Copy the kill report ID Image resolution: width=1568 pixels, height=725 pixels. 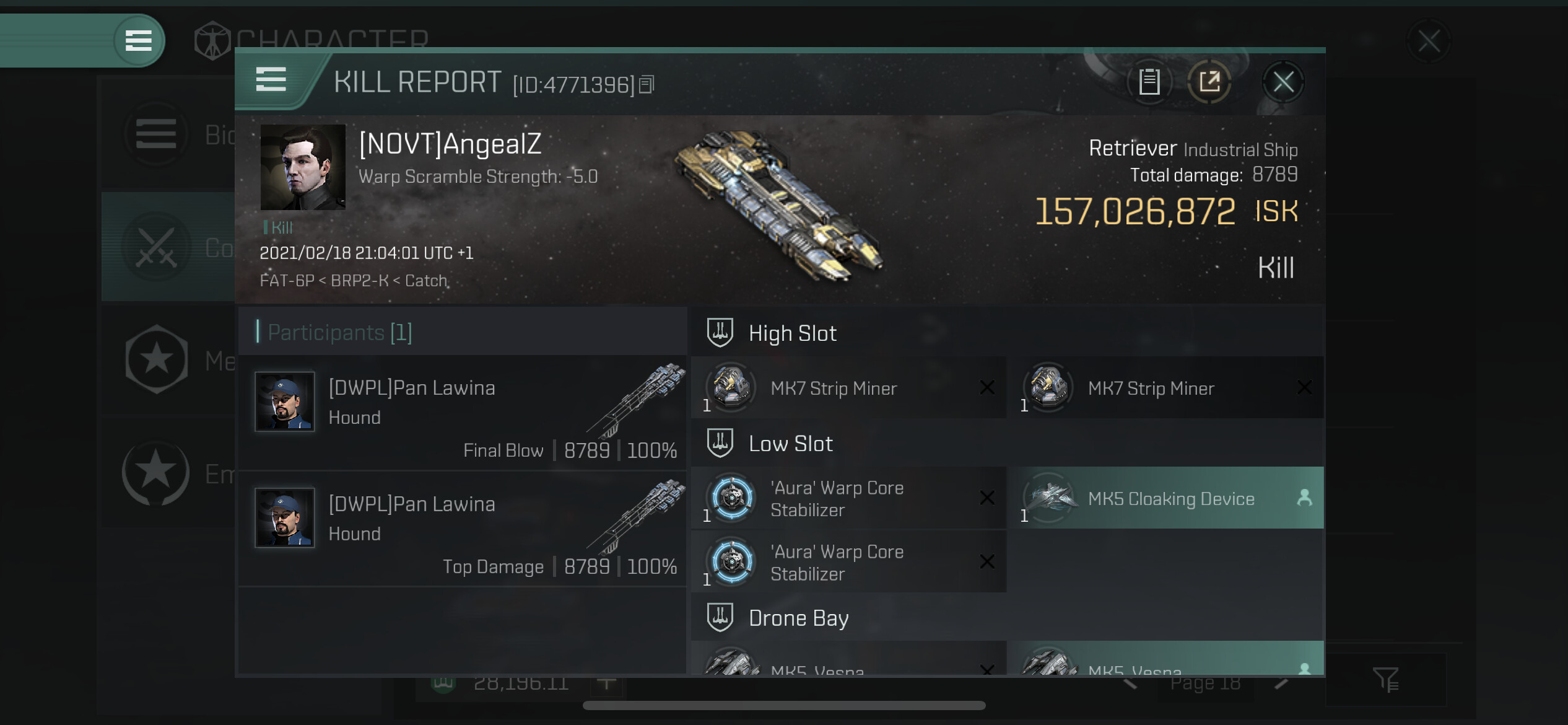click(x=646, y=84)
